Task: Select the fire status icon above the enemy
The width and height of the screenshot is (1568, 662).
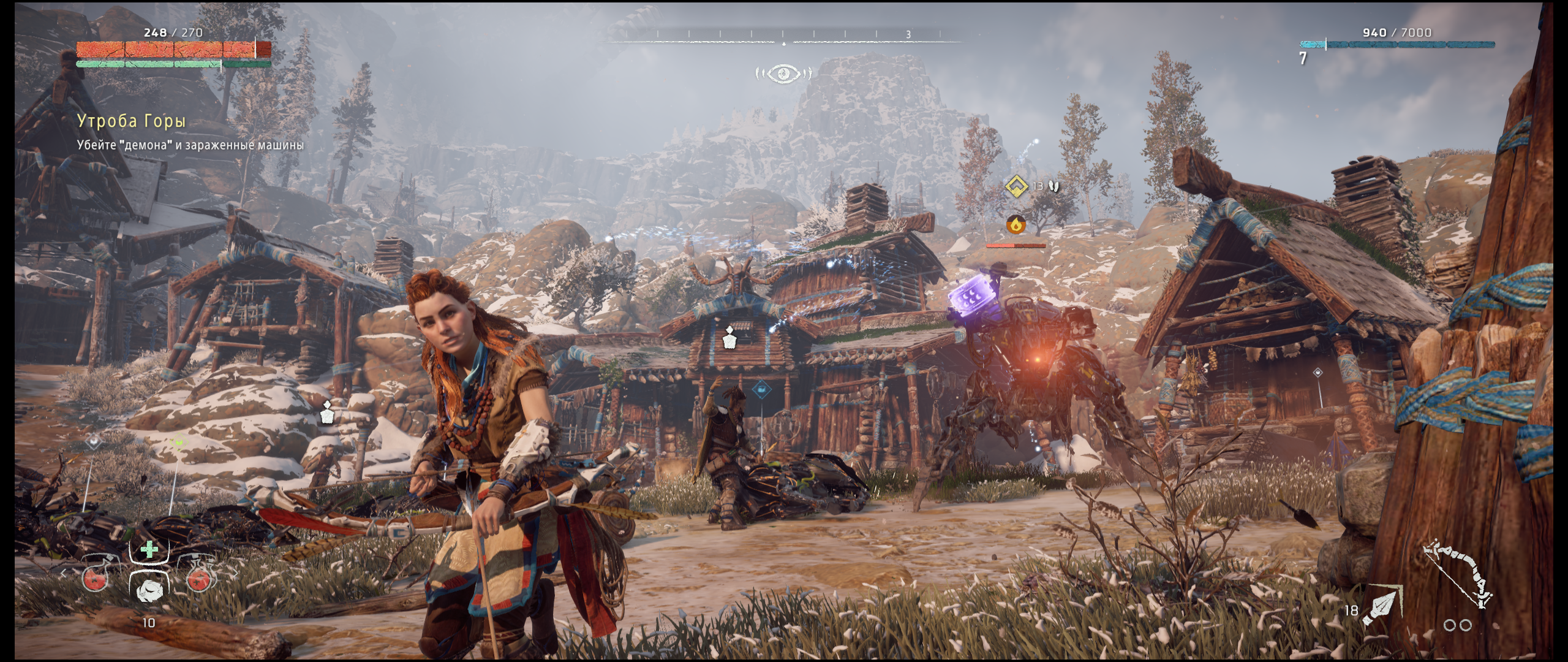Action: click(1016, 224)
